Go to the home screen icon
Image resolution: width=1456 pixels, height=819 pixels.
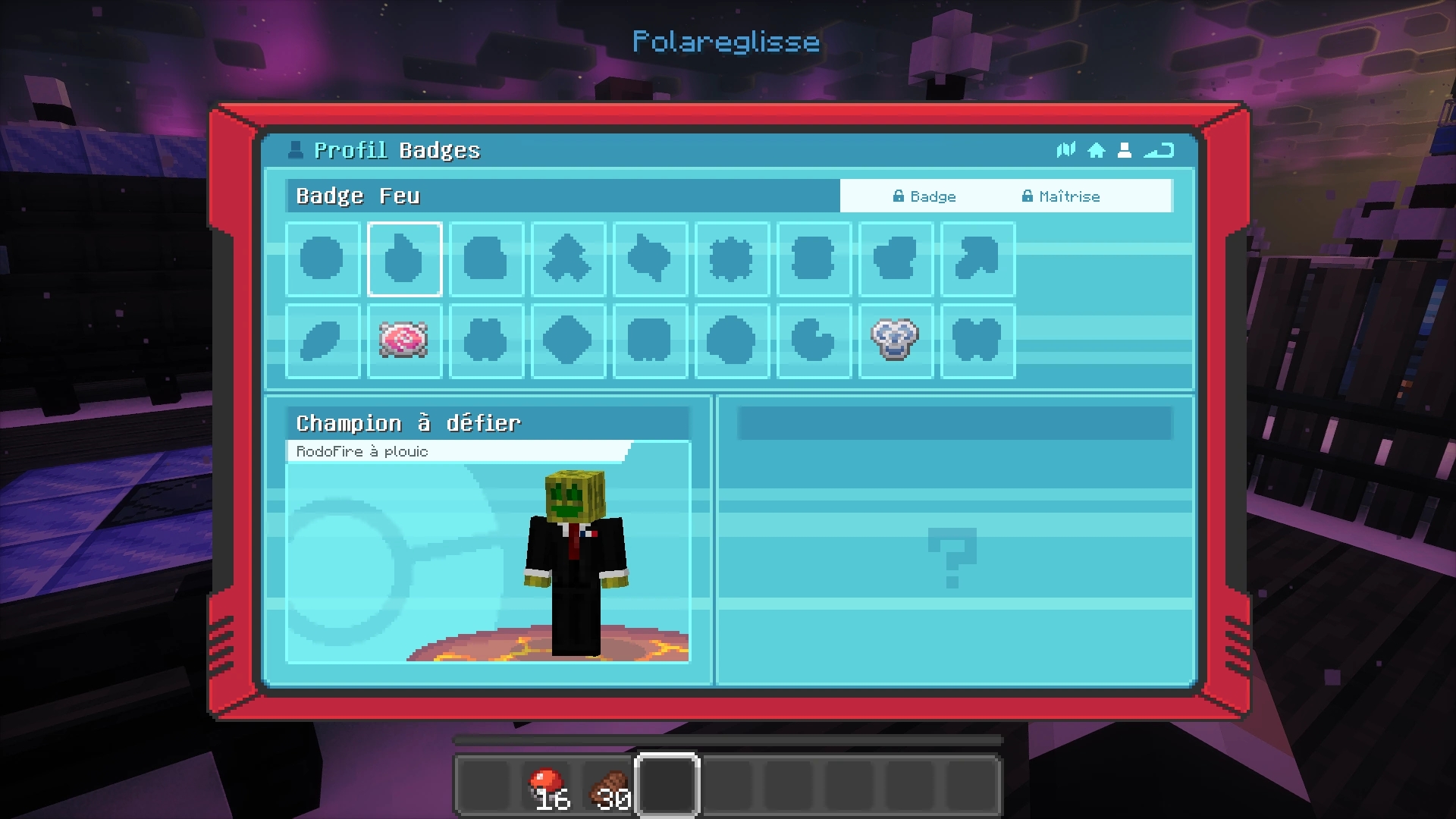(1096, 150)
